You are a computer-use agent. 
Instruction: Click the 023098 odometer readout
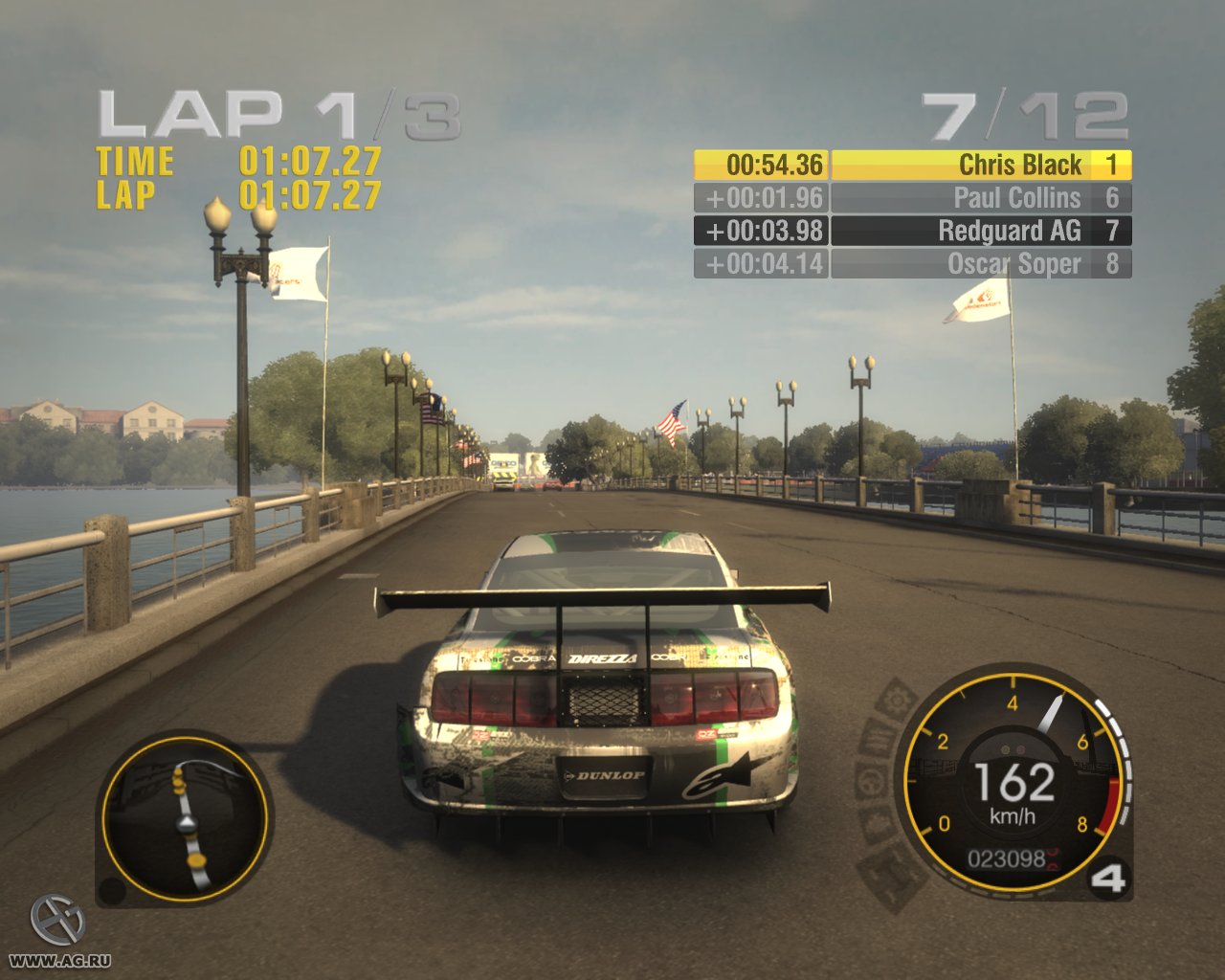(1010, 859)
